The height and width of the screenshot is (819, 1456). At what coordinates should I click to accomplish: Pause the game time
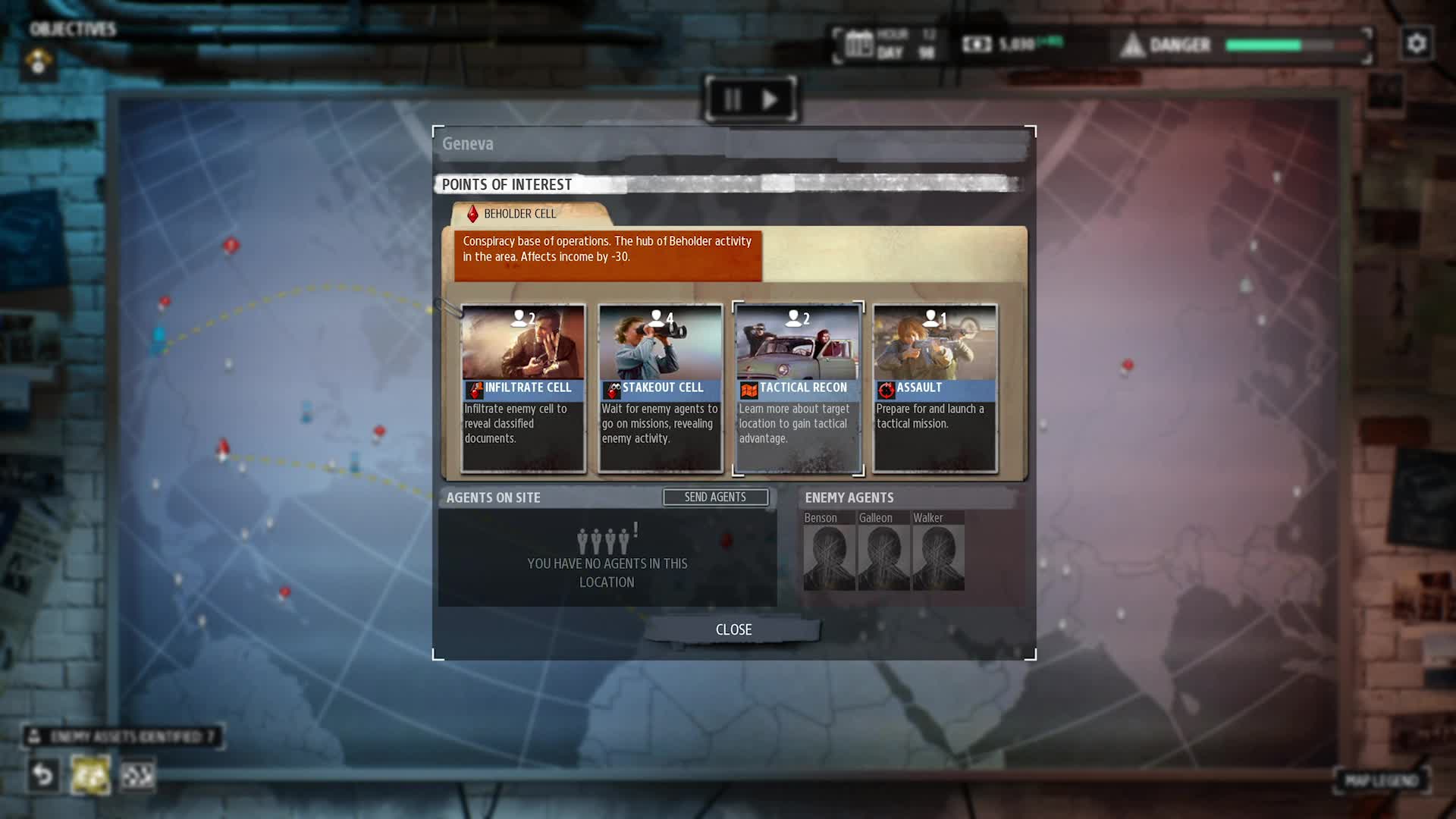tap(732, 99)
